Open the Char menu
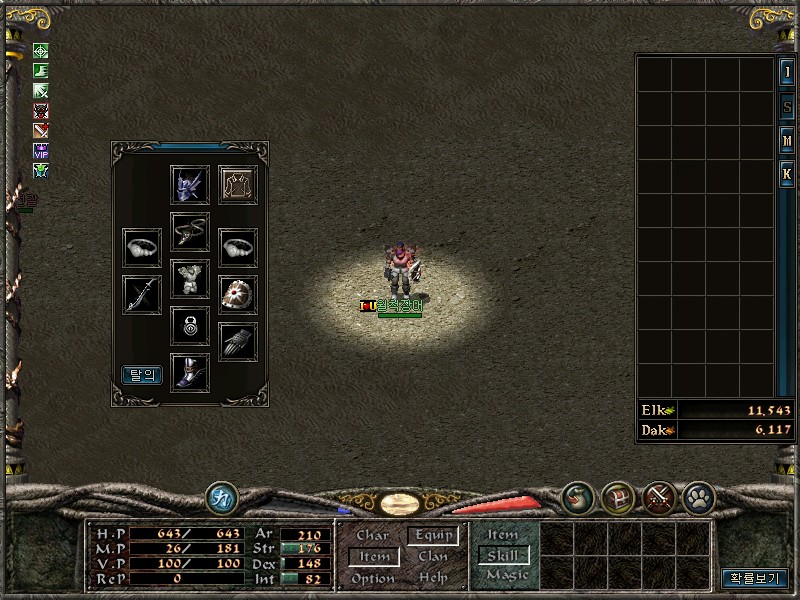Viewport: 800px width, 600px height. point(372,536)
